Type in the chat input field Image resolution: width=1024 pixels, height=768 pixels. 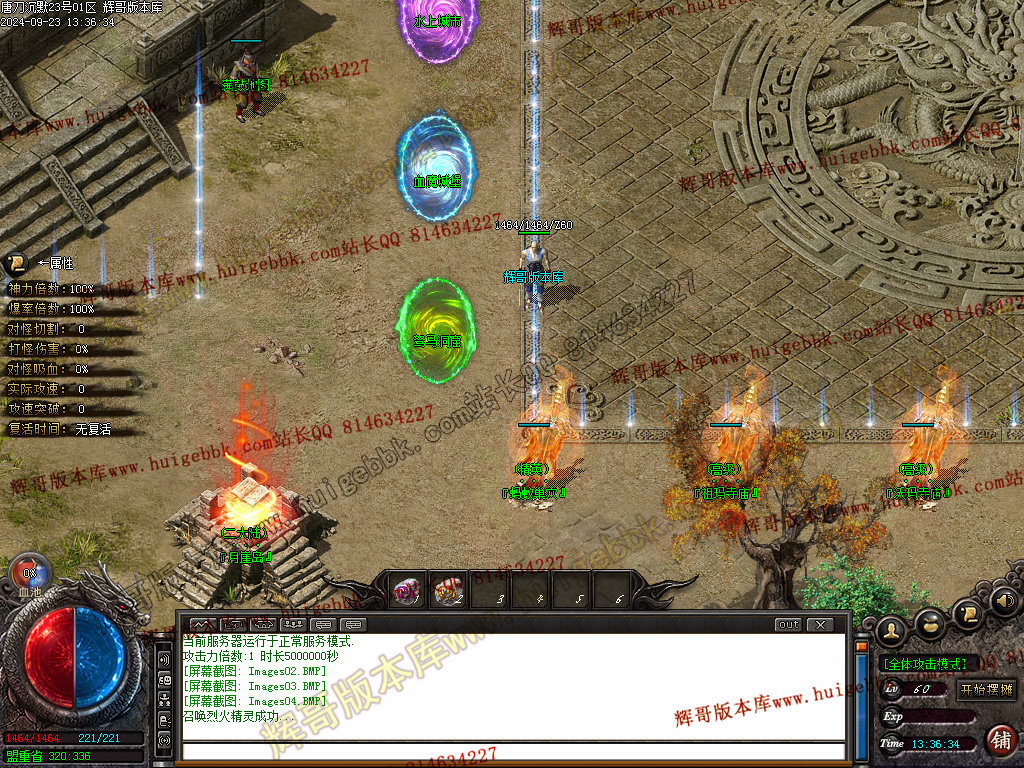coord(510,751)
